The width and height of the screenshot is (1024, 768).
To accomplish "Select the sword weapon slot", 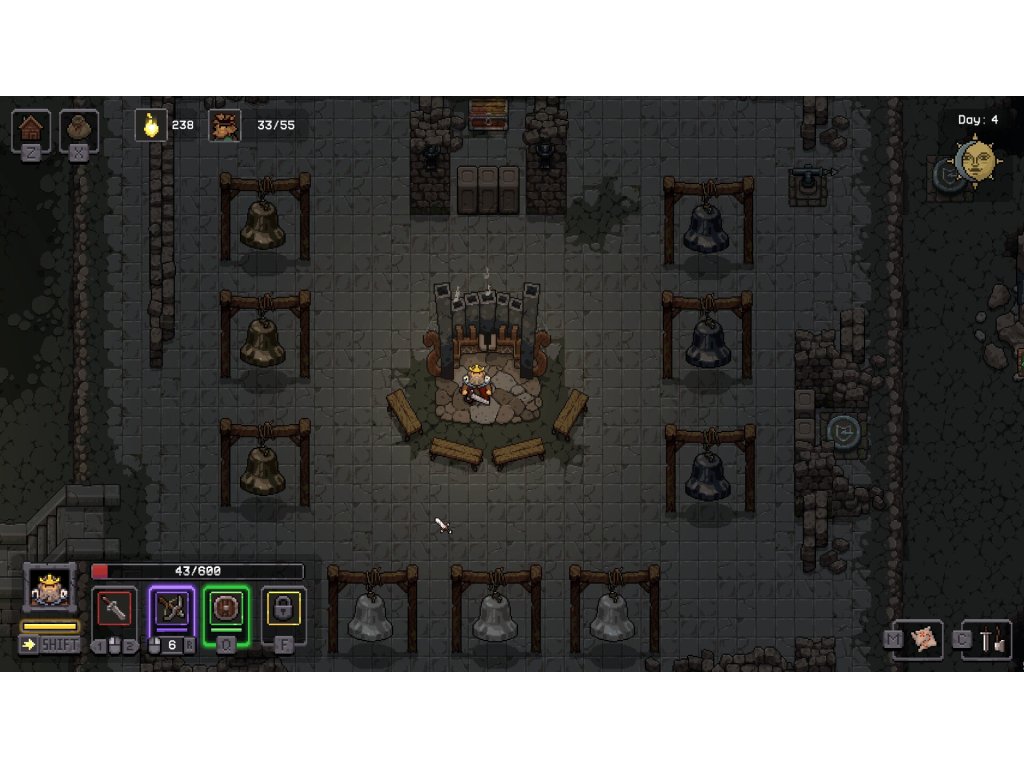I will (x=115, y=609).
